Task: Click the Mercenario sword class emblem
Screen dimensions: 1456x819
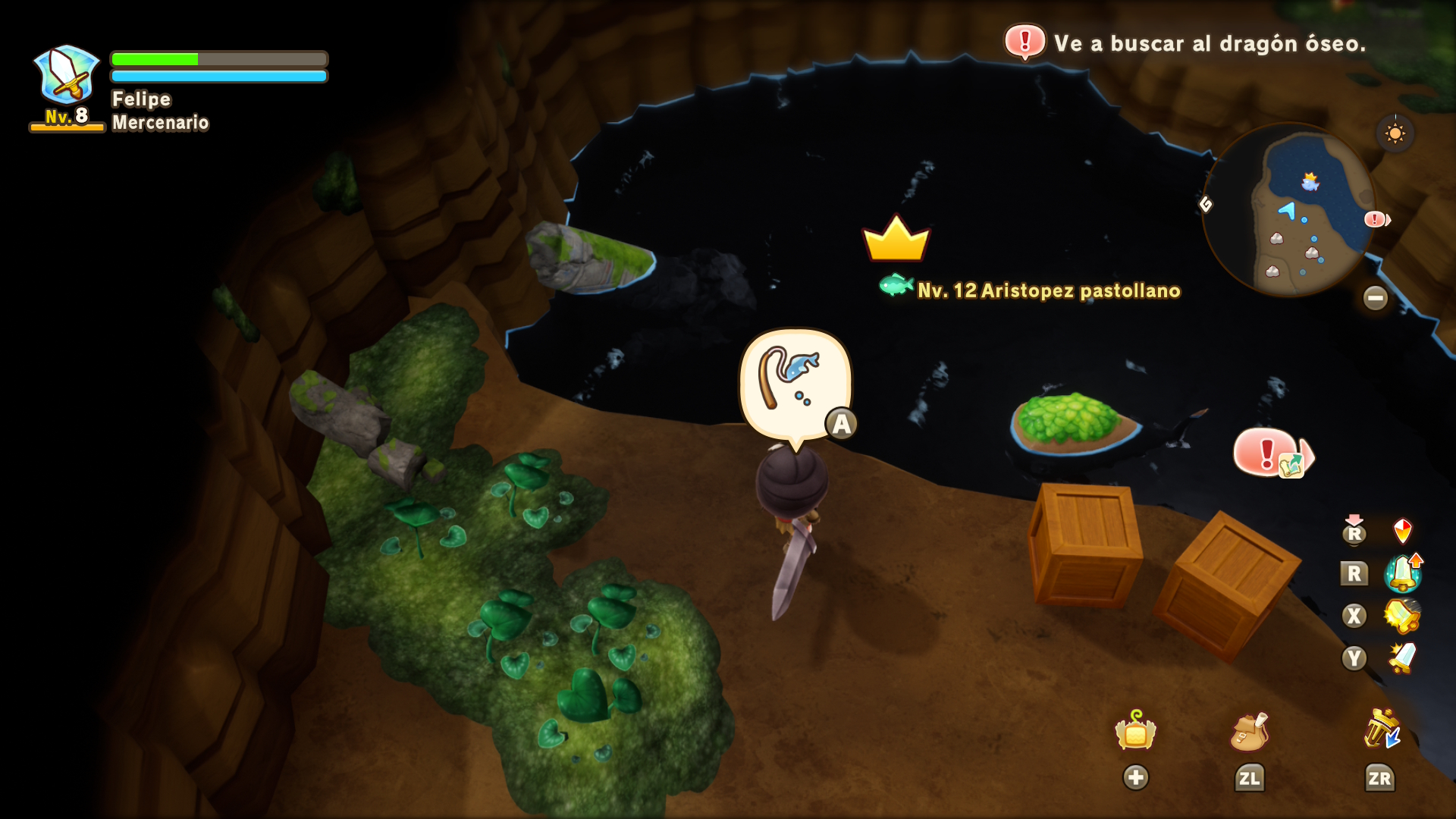Action: 67,76
